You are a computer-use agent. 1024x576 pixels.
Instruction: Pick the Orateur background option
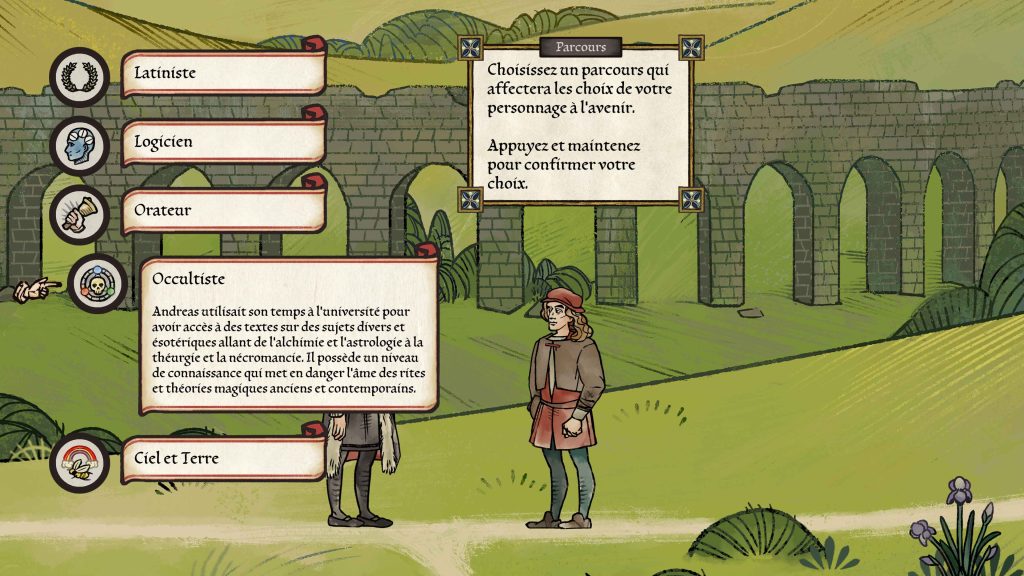click(224, 211)
